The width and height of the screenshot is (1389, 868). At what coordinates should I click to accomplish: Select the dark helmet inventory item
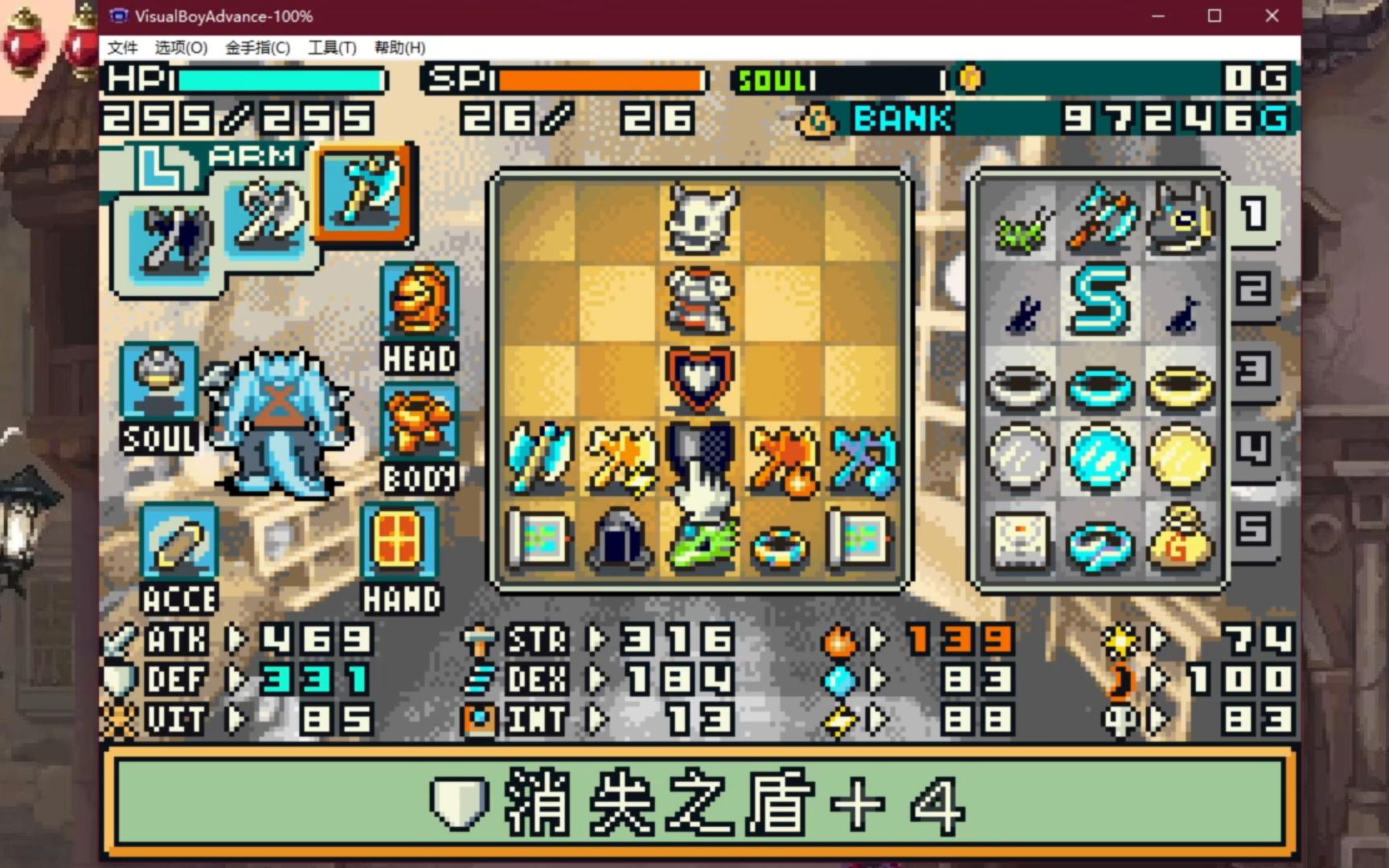(x=618, y=538)
